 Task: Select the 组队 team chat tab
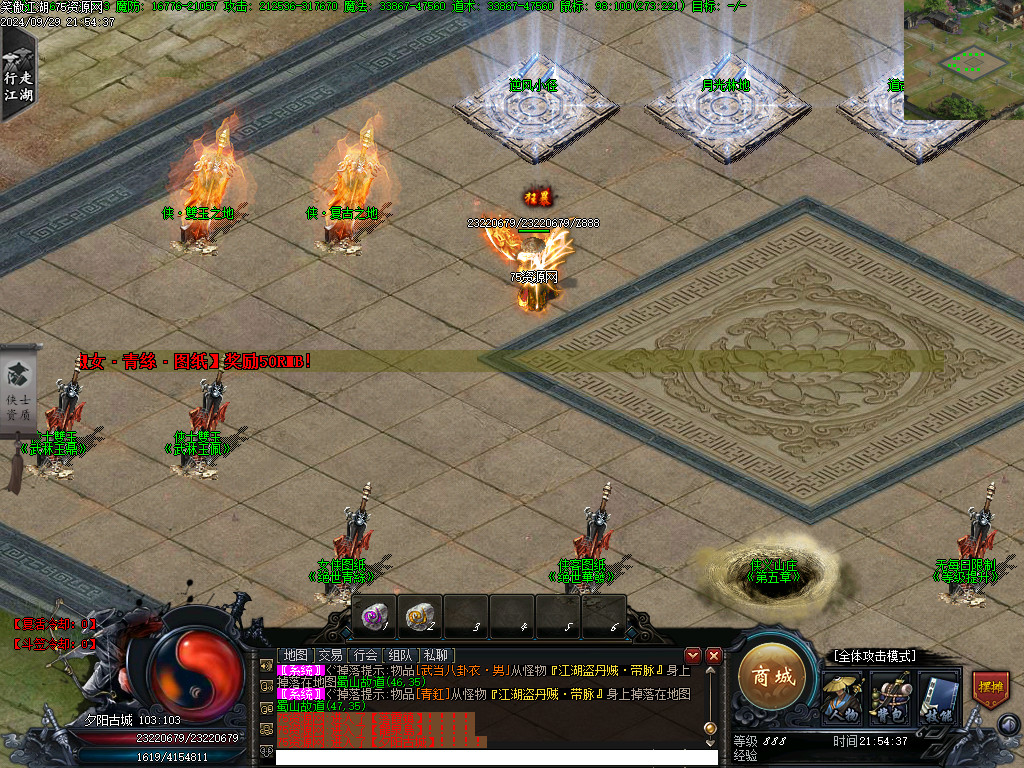point(400,655)
